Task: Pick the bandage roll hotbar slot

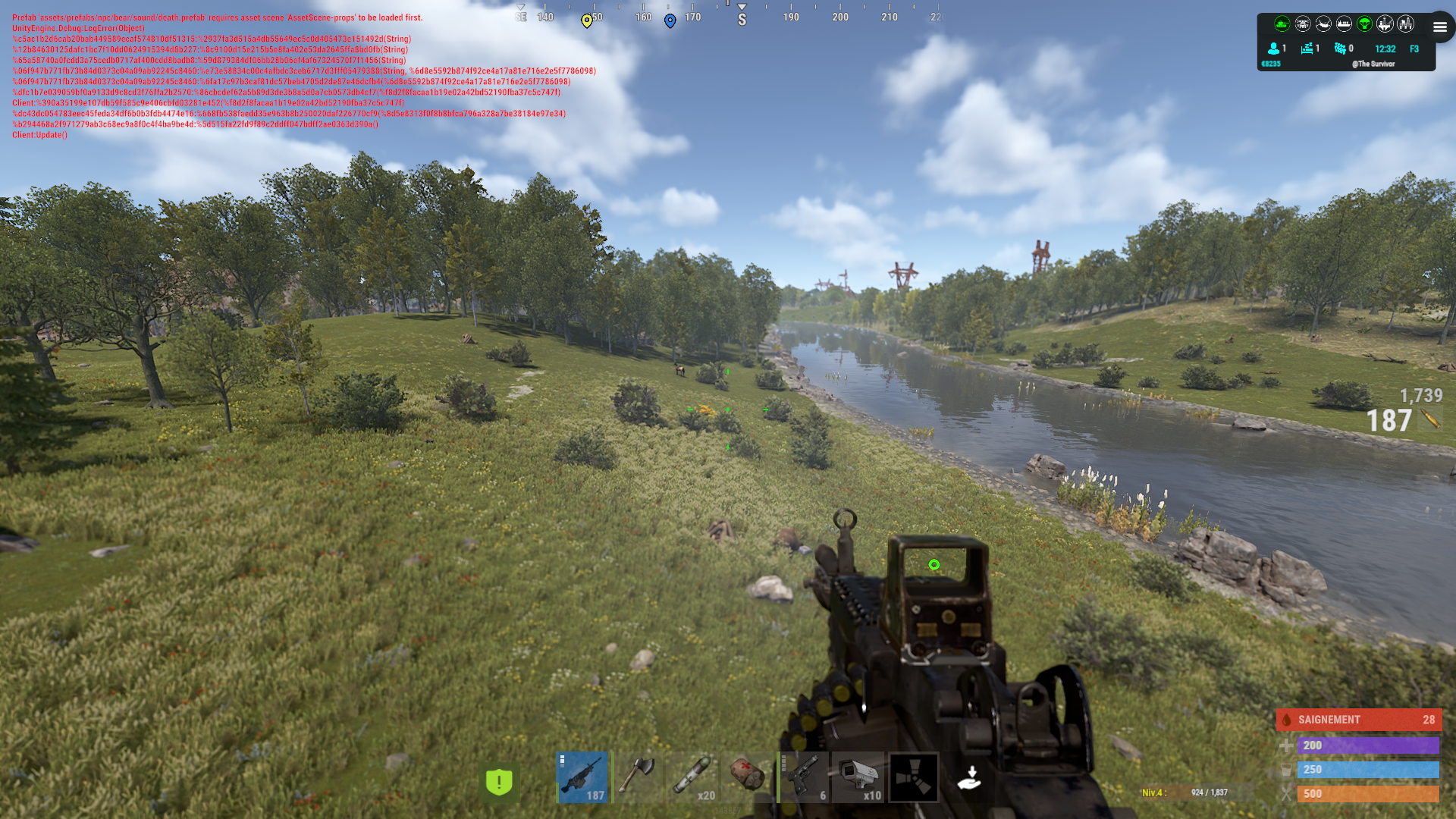Action: pyautogui.click(x=747, y=777)
